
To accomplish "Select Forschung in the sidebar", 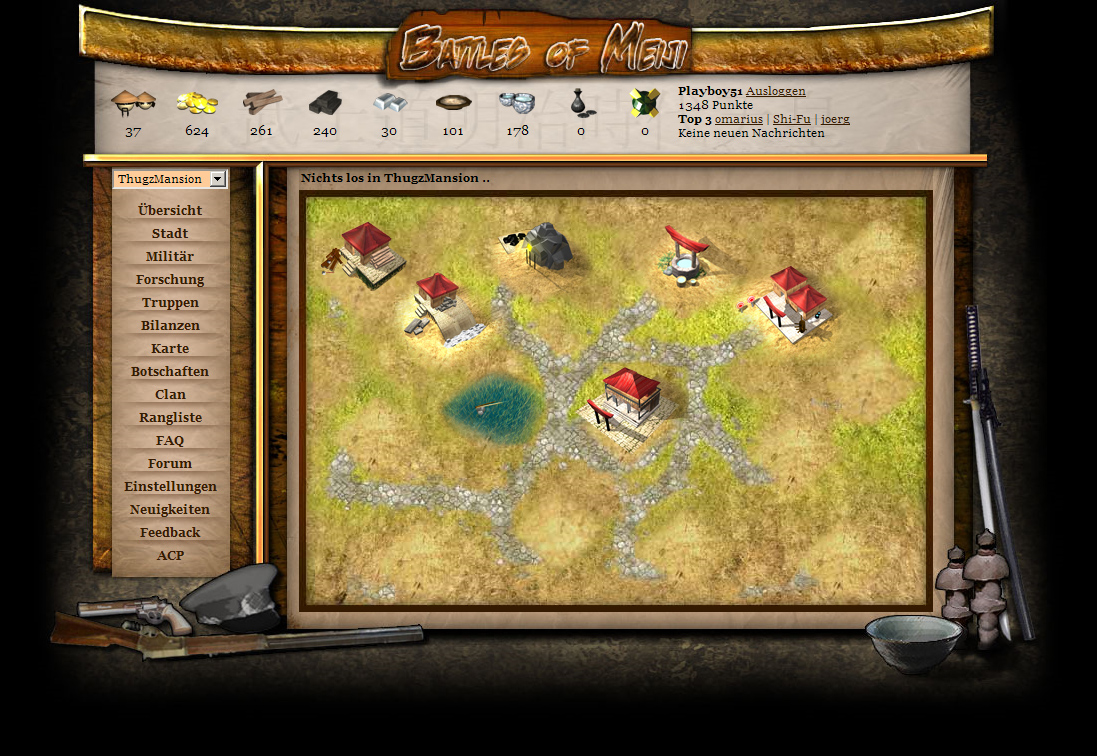I will pyautogui.click(x=170, y=280).
